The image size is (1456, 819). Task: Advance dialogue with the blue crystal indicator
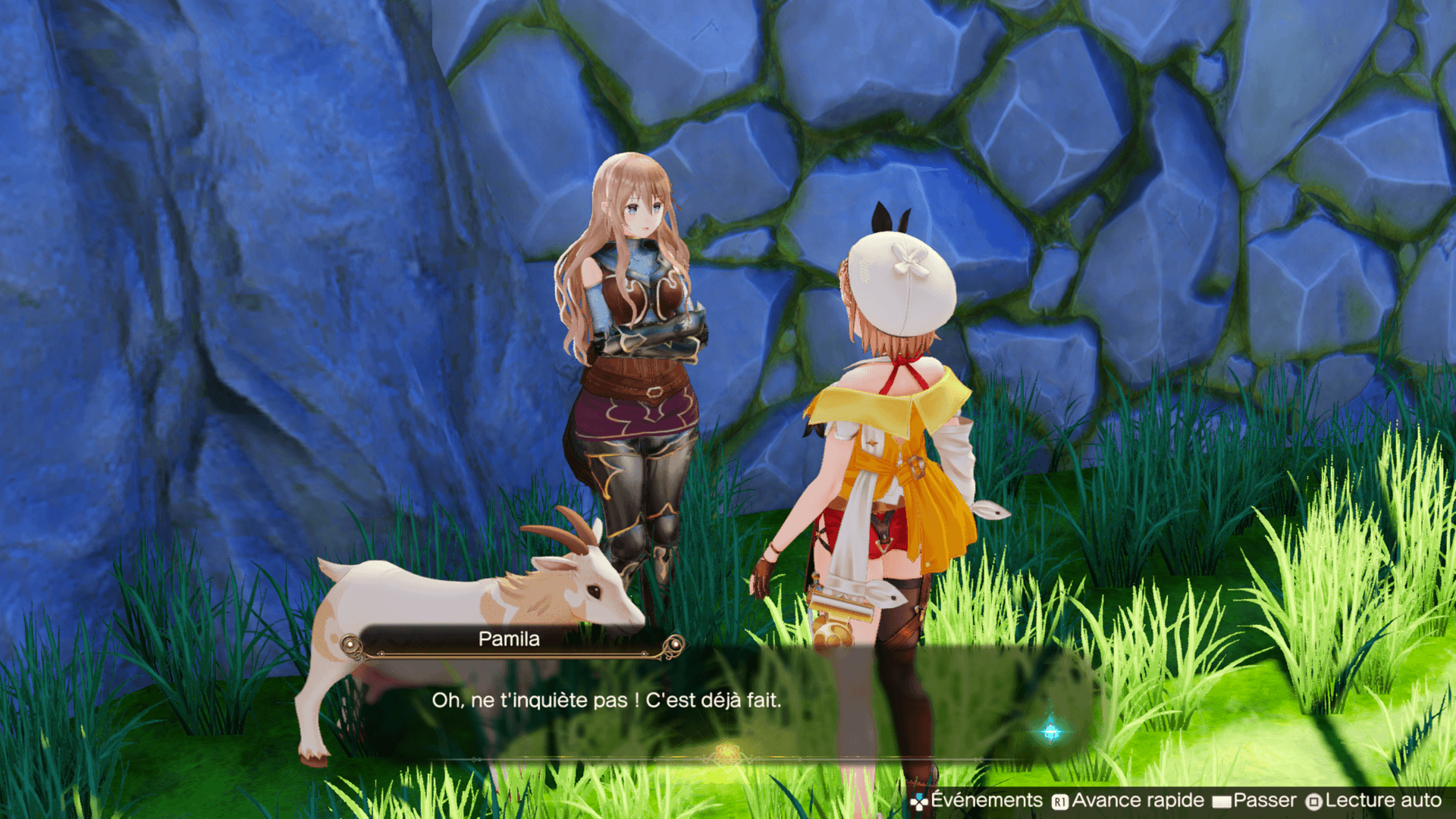1051,731
